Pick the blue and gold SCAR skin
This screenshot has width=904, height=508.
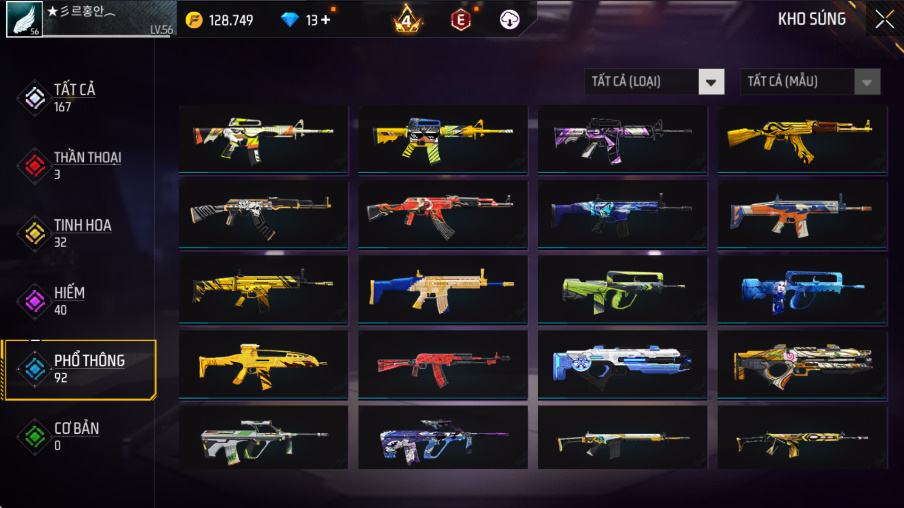click(x=442, y=289)
